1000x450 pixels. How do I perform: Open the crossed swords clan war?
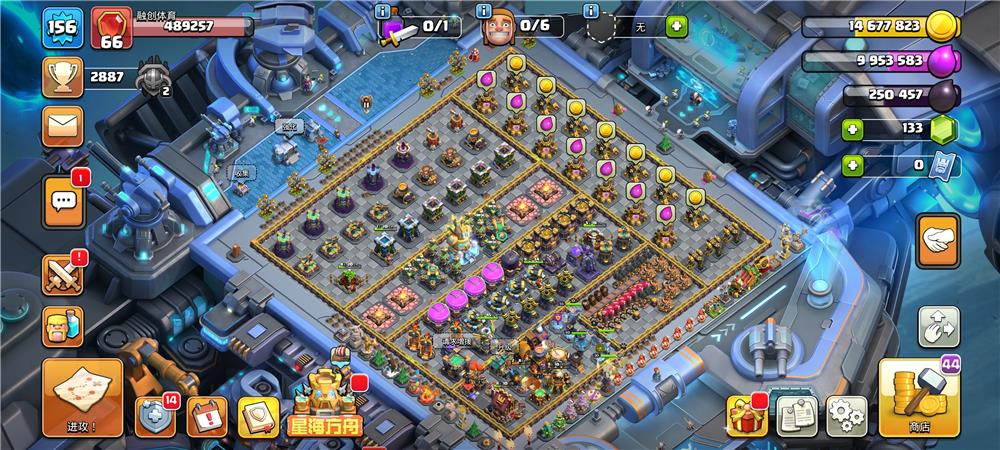[x=62, y=273]
